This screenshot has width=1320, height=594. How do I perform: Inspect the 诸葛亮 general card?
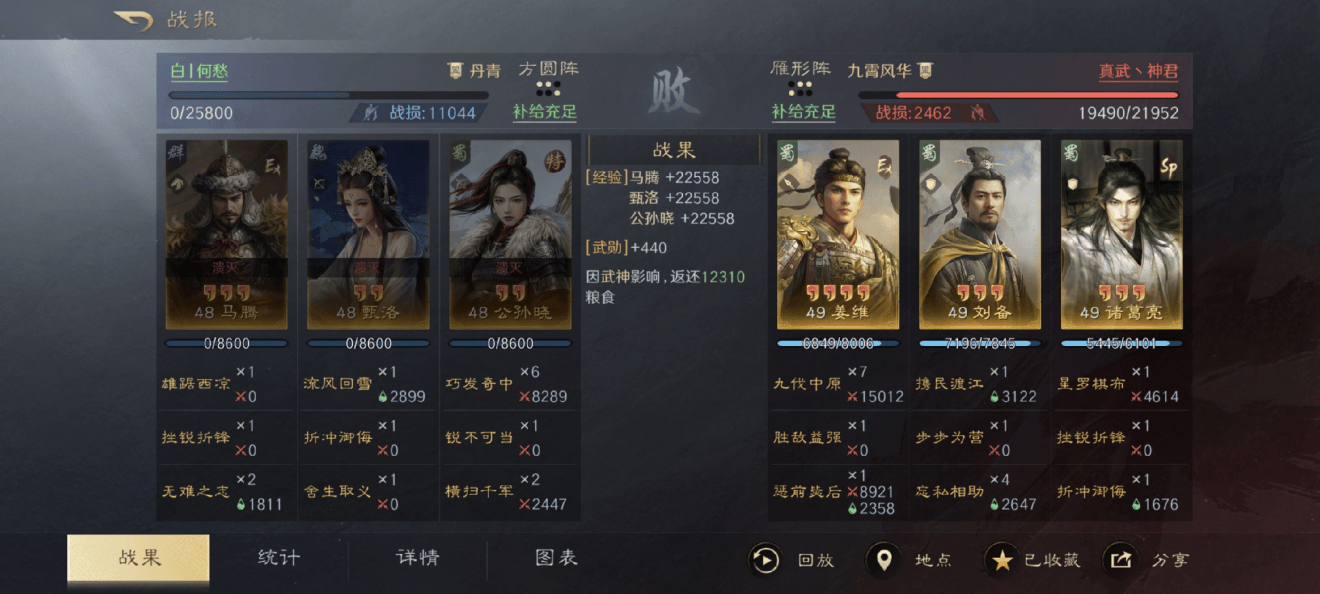(1121, 234)
